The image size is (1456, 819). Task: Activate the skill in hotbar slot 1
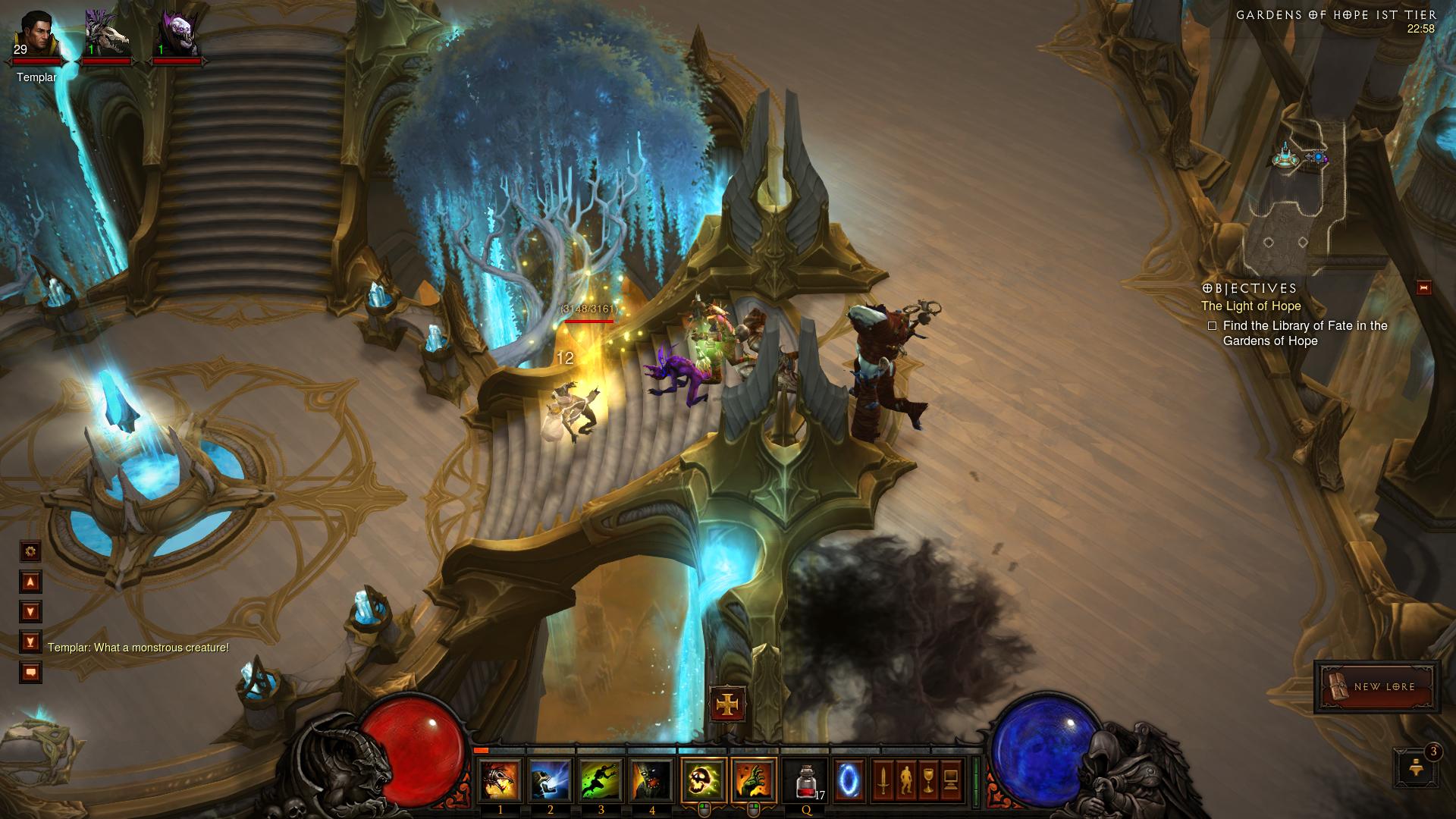tap(500, 781)
